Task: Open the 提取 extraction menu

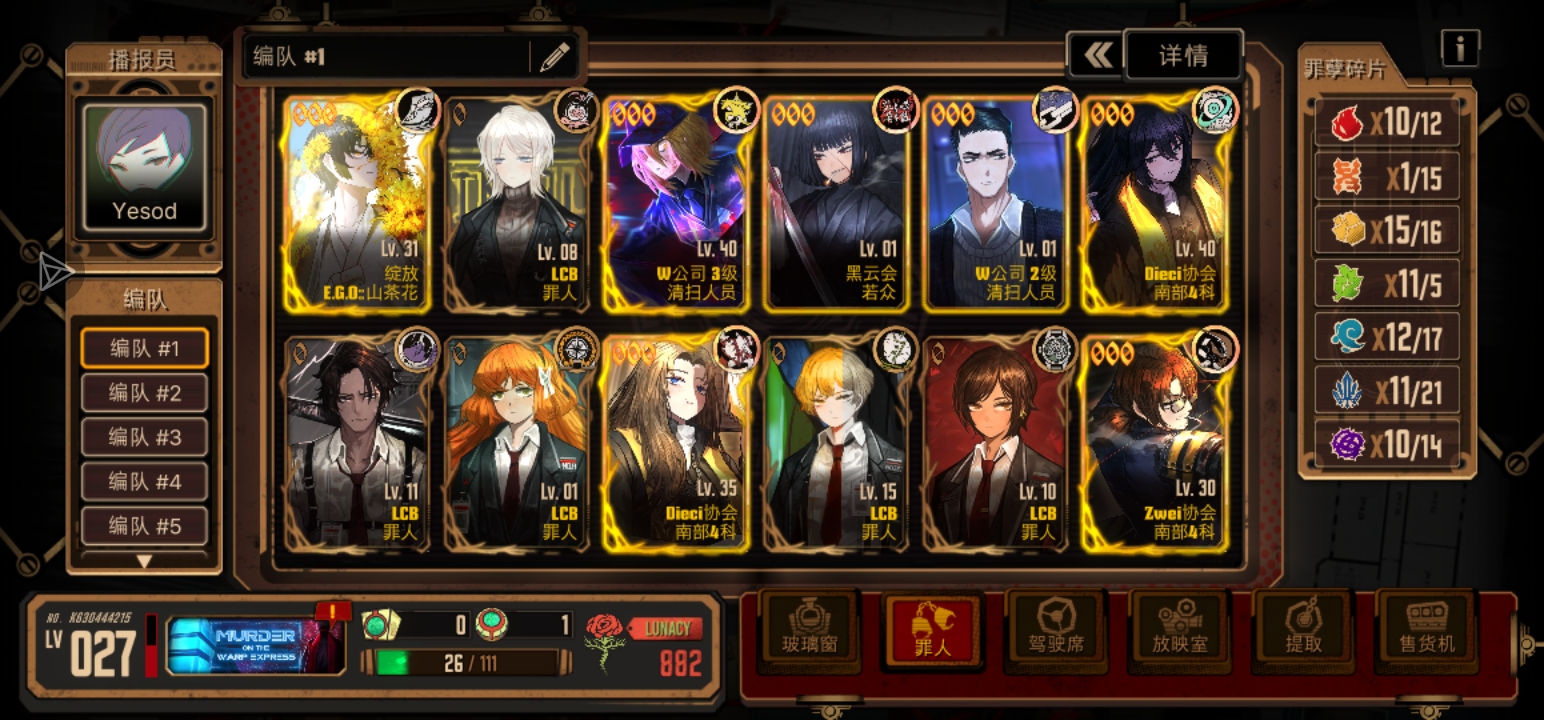Action: point(1304,630)
